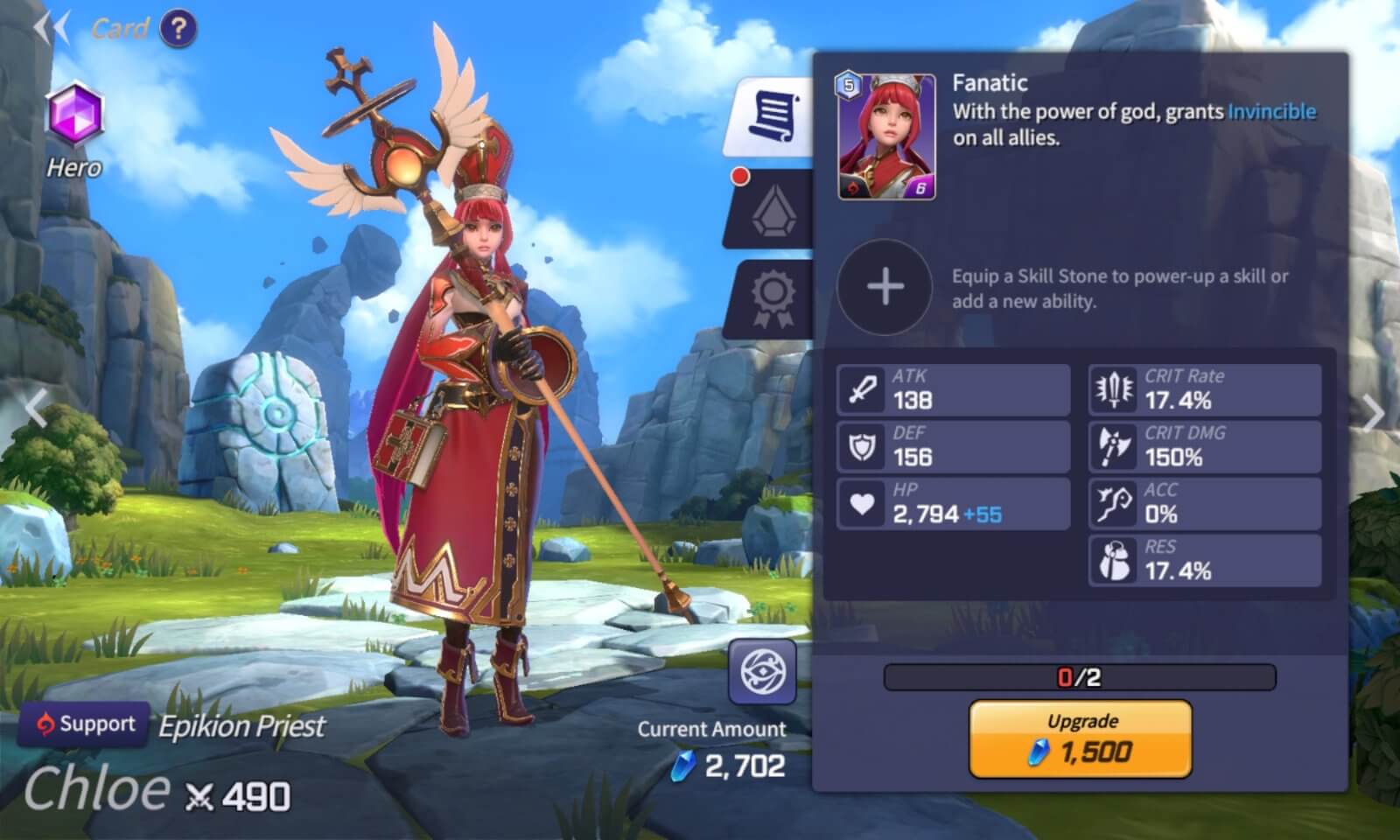Switch to the scroll skill tab
This screenshot has width=1400, height=840.
pos(773,116)
